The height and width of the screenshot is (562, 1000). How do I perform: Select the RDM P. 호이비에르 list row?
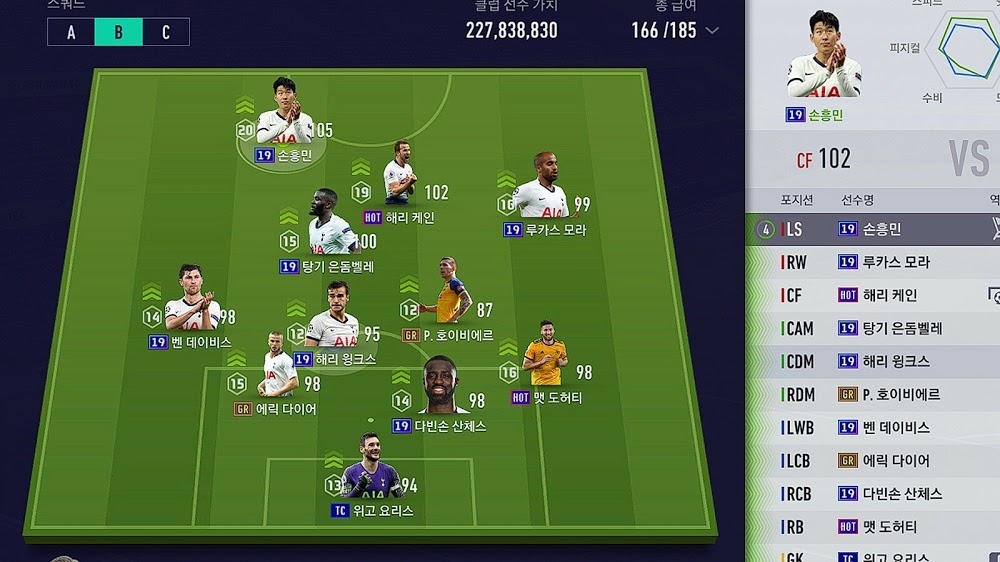coord(872,394)
